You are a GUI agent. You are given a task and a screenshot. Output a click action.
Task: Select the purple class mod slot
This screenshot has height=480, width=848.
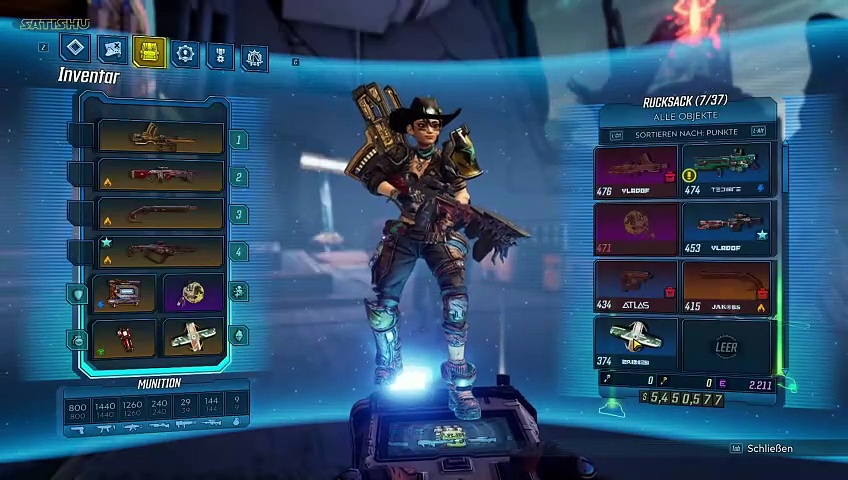click(x=192, y=293)
